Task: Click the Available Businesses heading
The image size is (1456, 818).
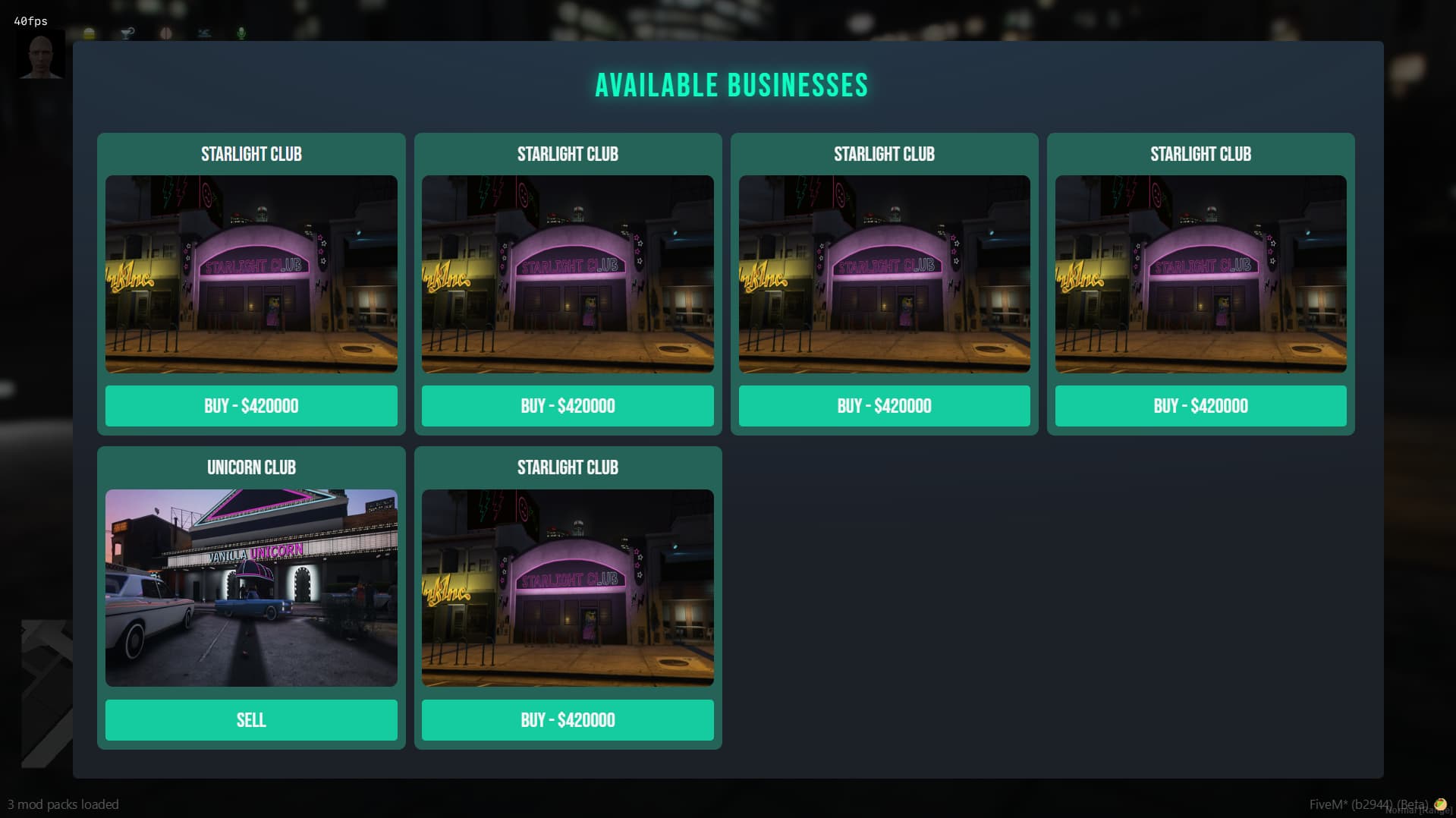Action: 733,85
